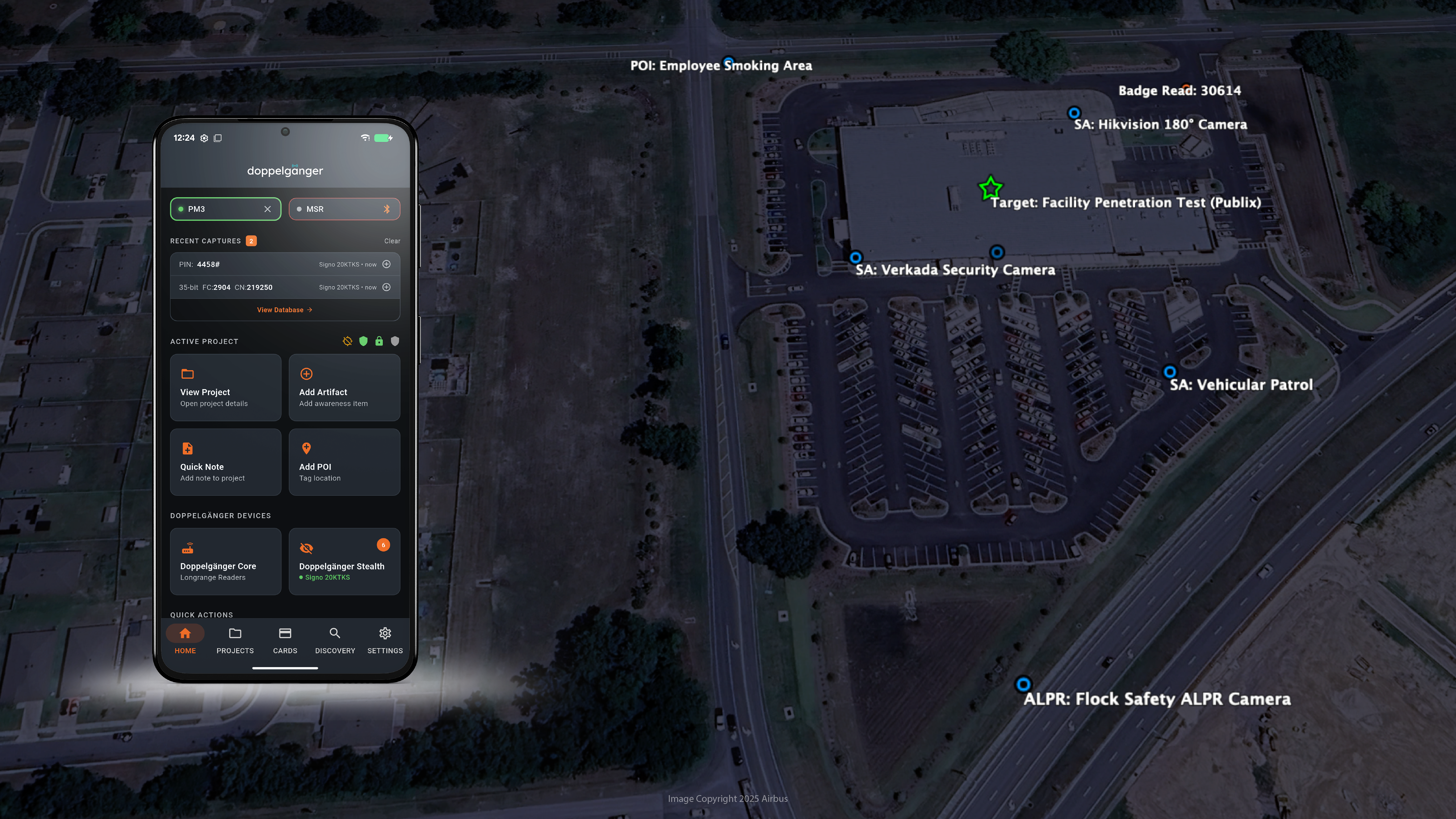Open Quick Note to add a note

(225, 462)
